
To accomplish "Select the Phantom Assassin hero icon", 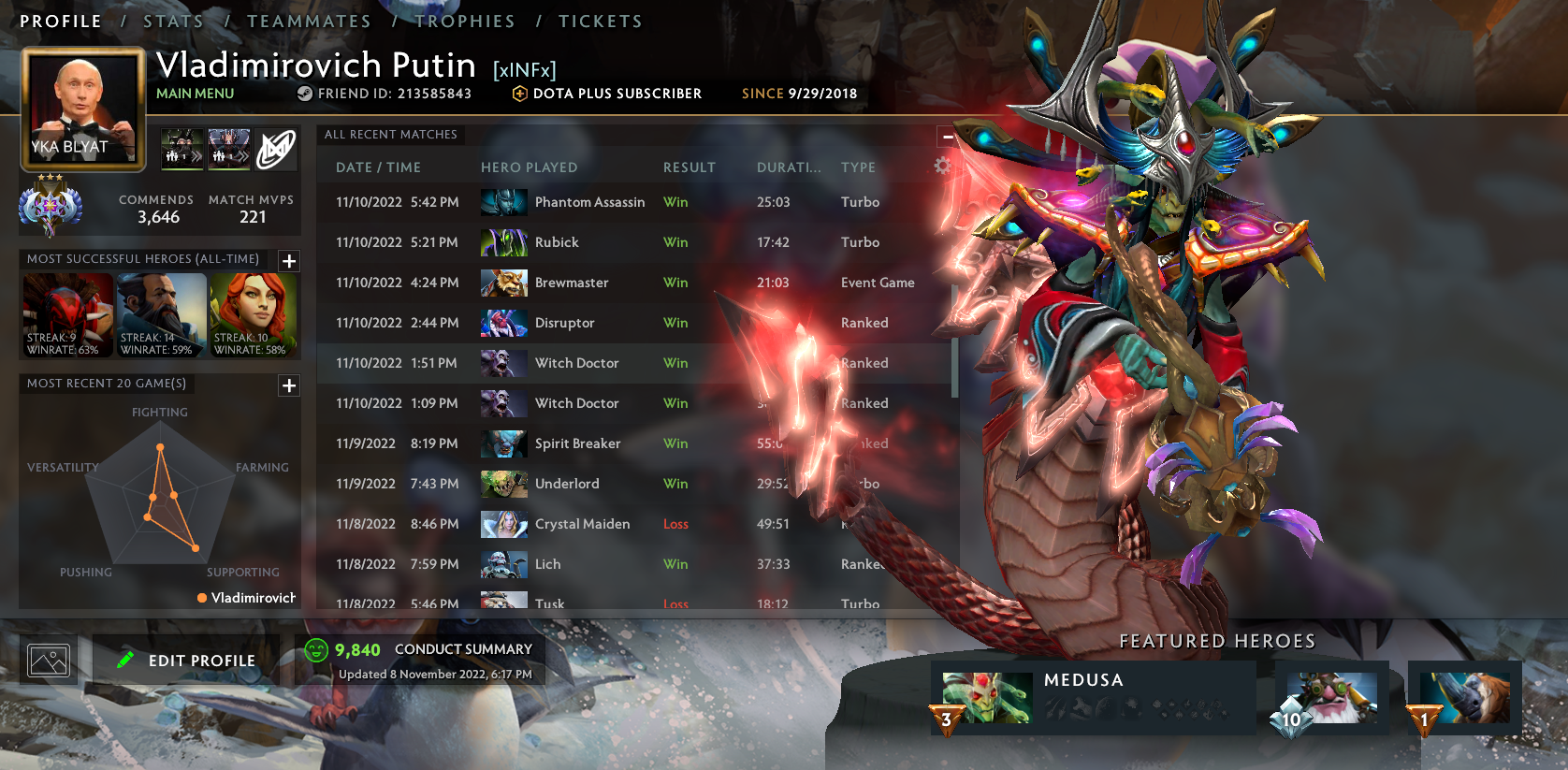I will (503, 202).
